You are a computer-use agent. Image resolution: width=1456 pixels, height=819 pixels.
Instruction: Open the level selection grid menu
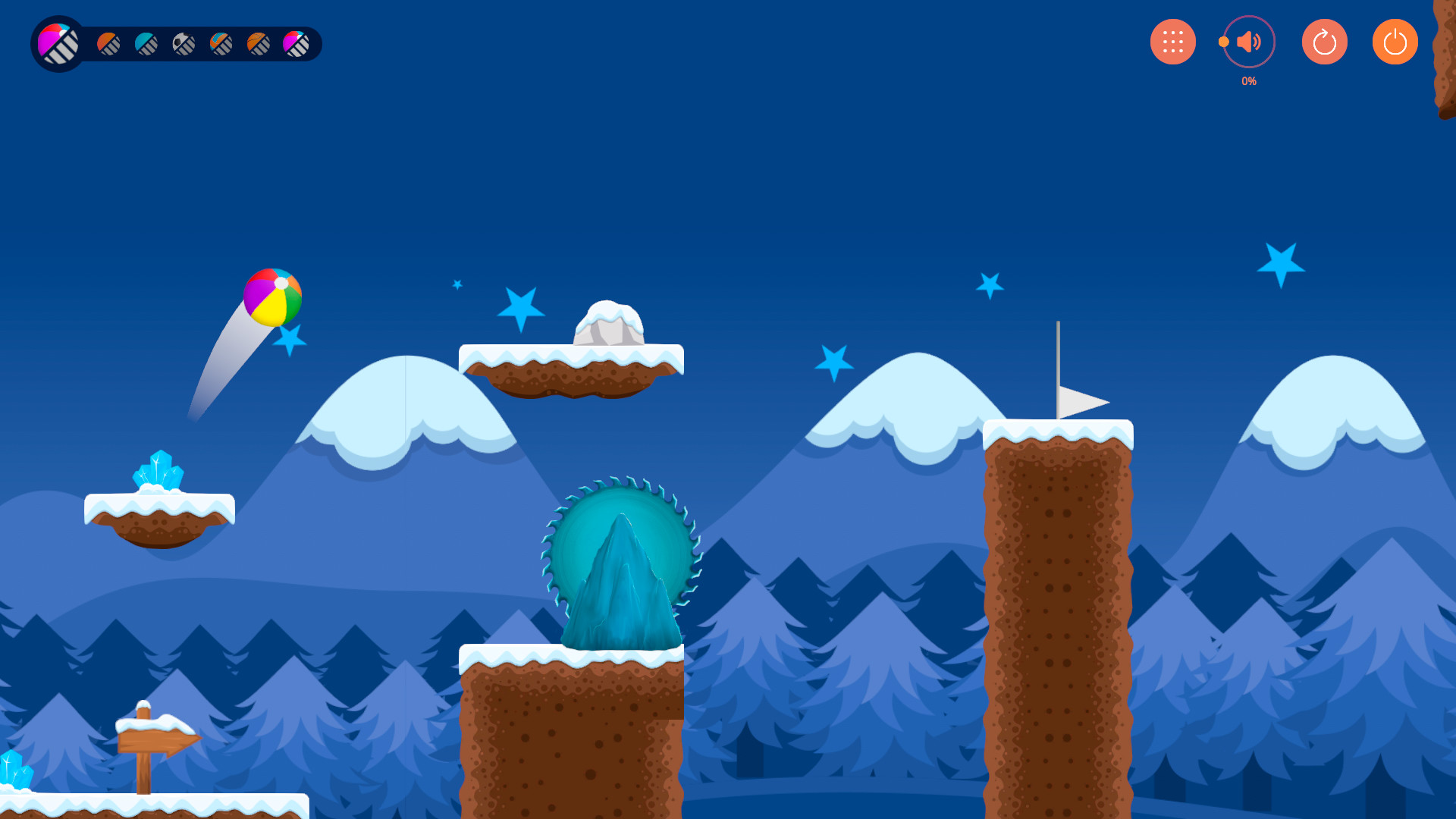pos(1172,42)
